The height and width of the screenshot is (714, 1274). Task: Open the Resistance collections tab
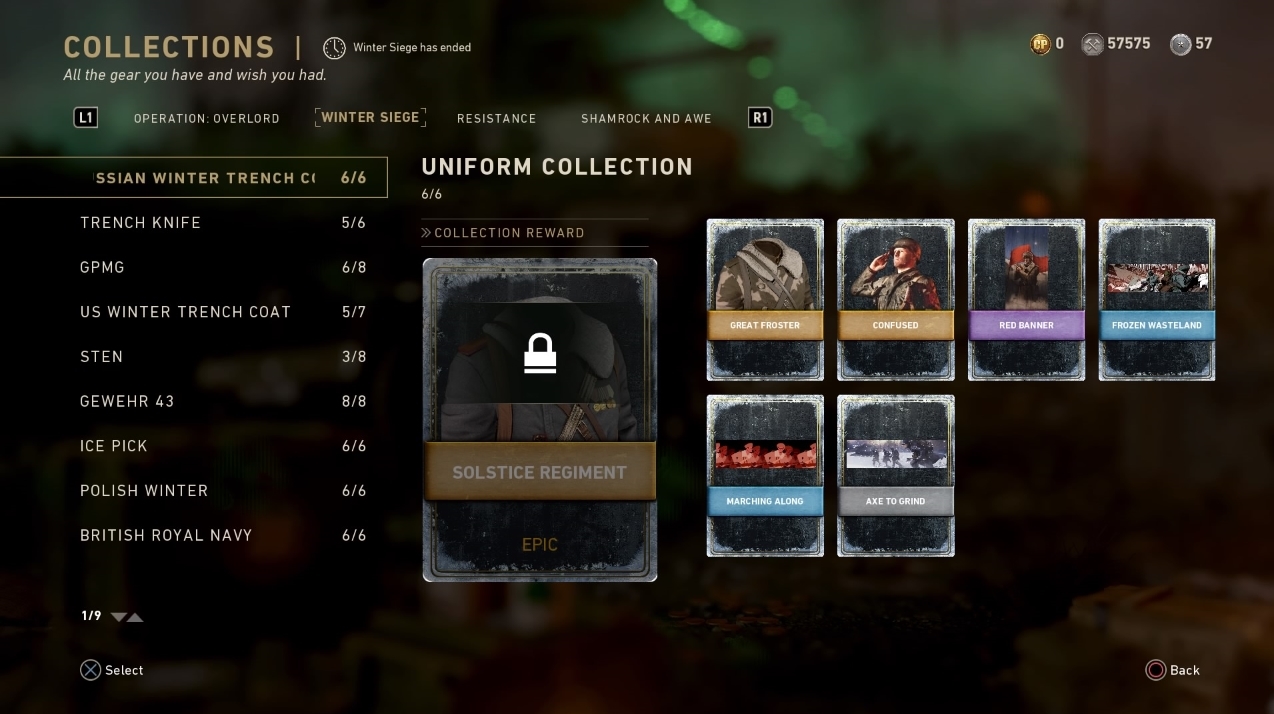496,118
